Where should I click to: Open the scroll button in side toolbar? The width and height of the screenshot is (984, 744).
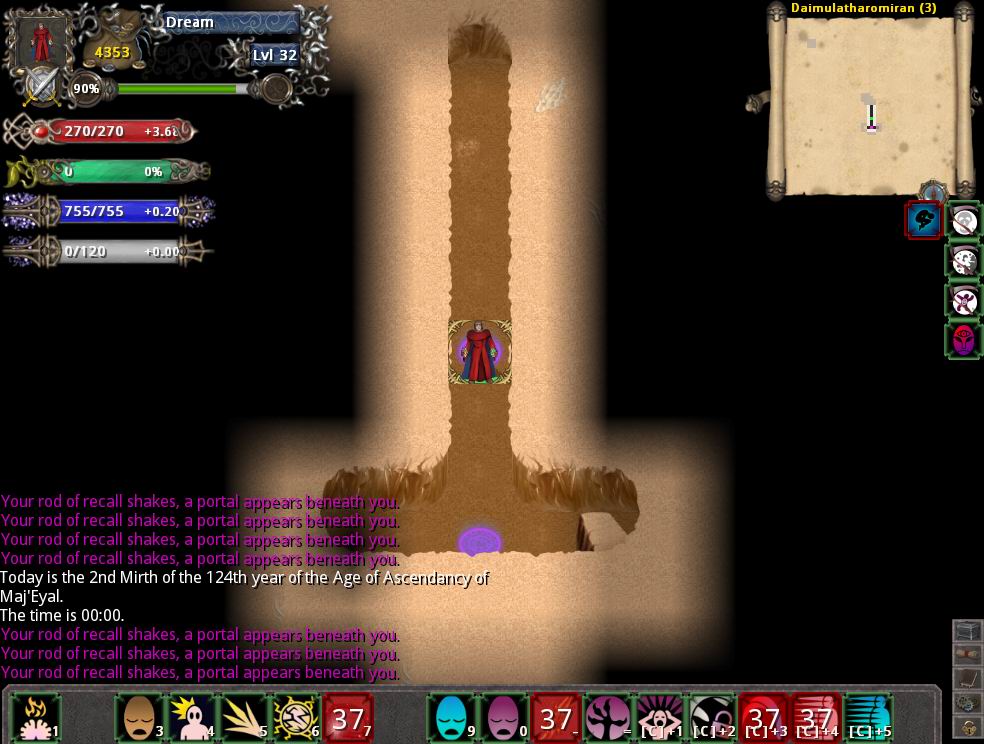966,655
